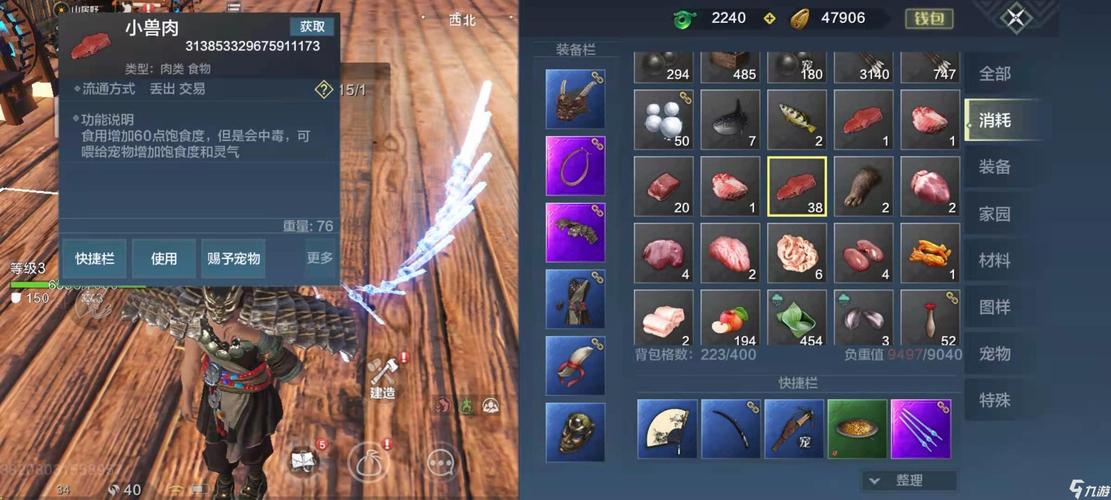Switch to the 全部 tab
Screen dimensions: 1111x500
[x=994, y=74]
